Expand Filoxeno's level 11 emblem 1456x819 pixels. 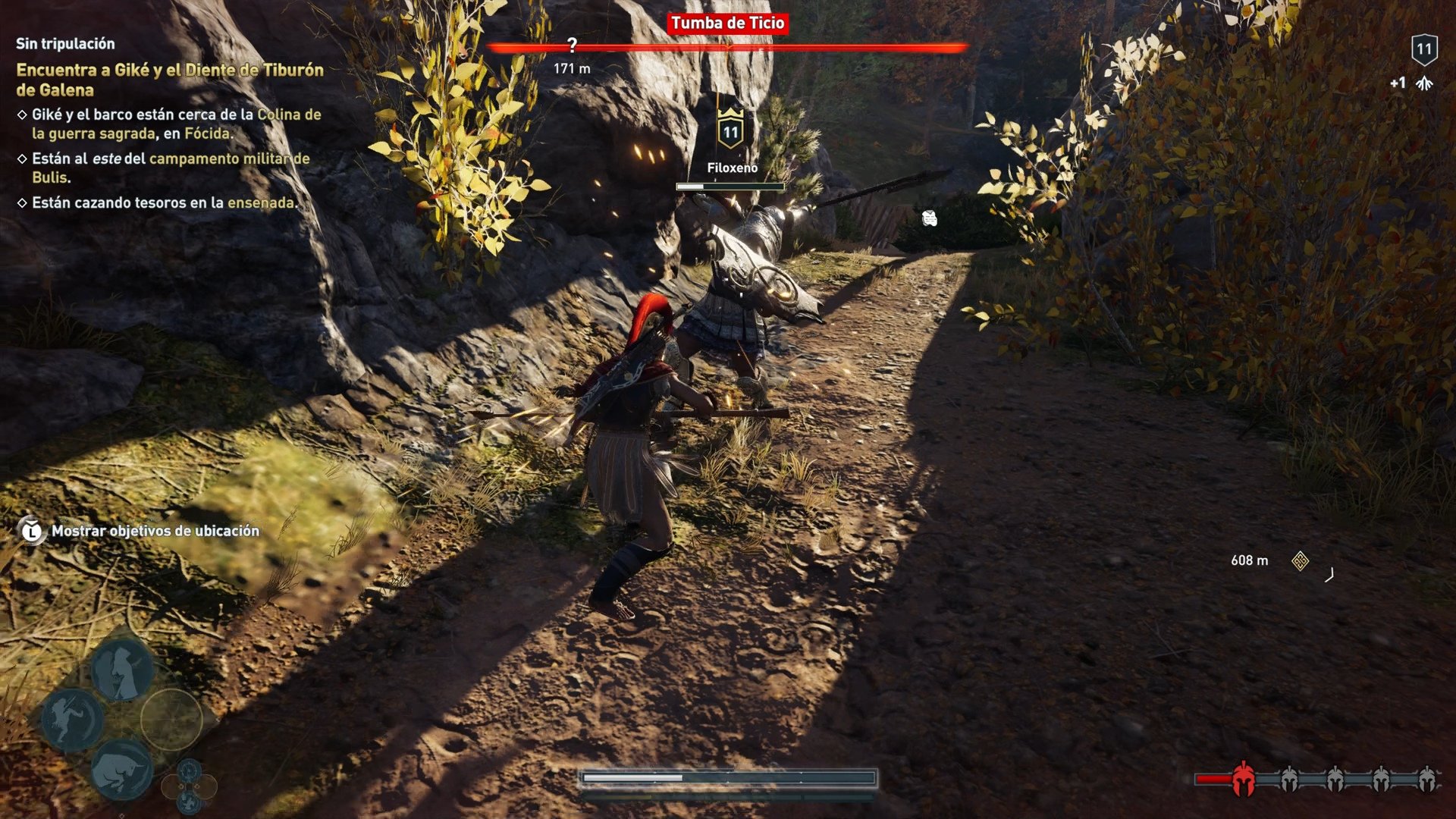click(x=730, y=130)
